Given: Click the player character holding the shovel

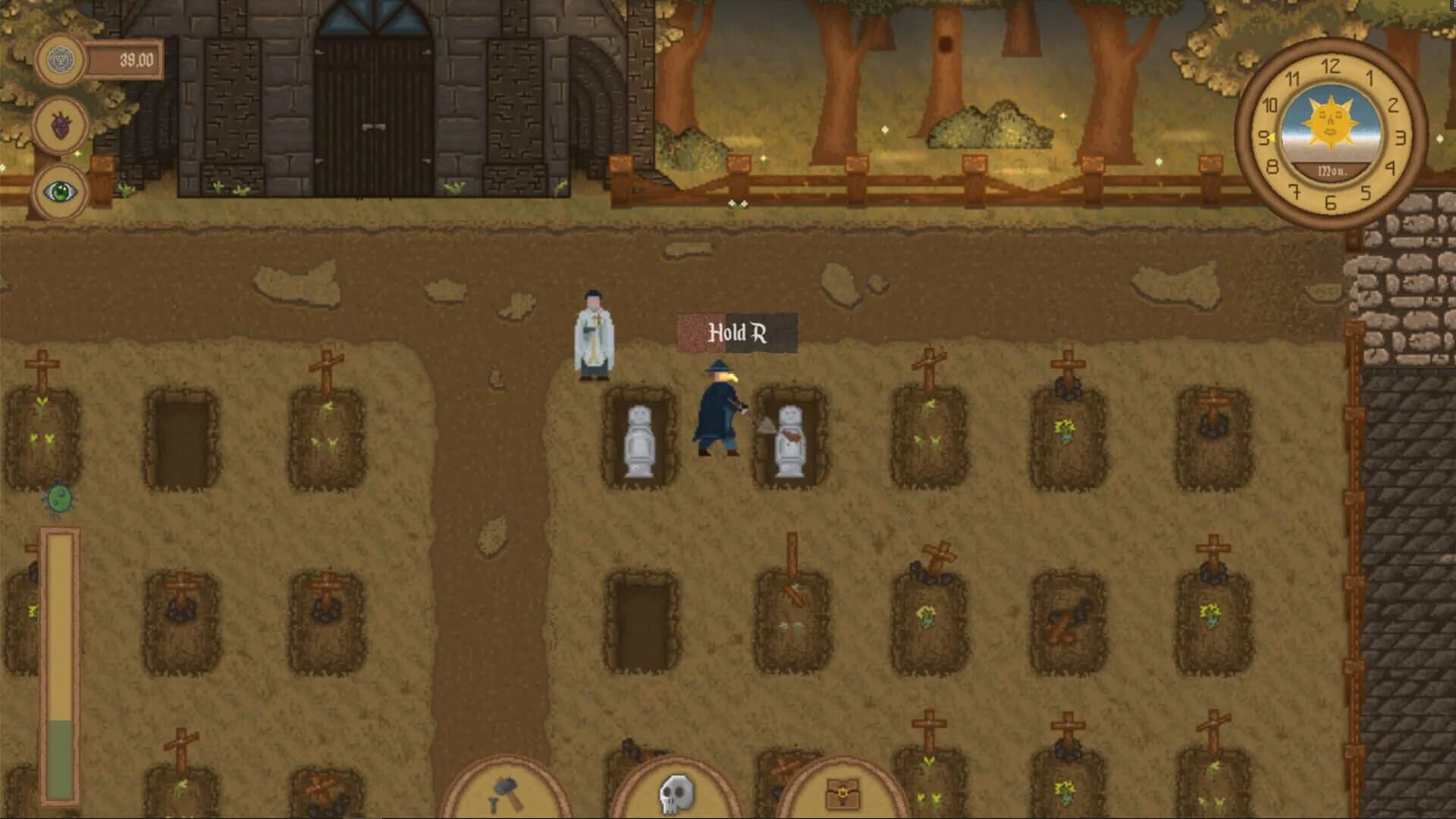Looking at the screenshot, I should pos(717,412).
